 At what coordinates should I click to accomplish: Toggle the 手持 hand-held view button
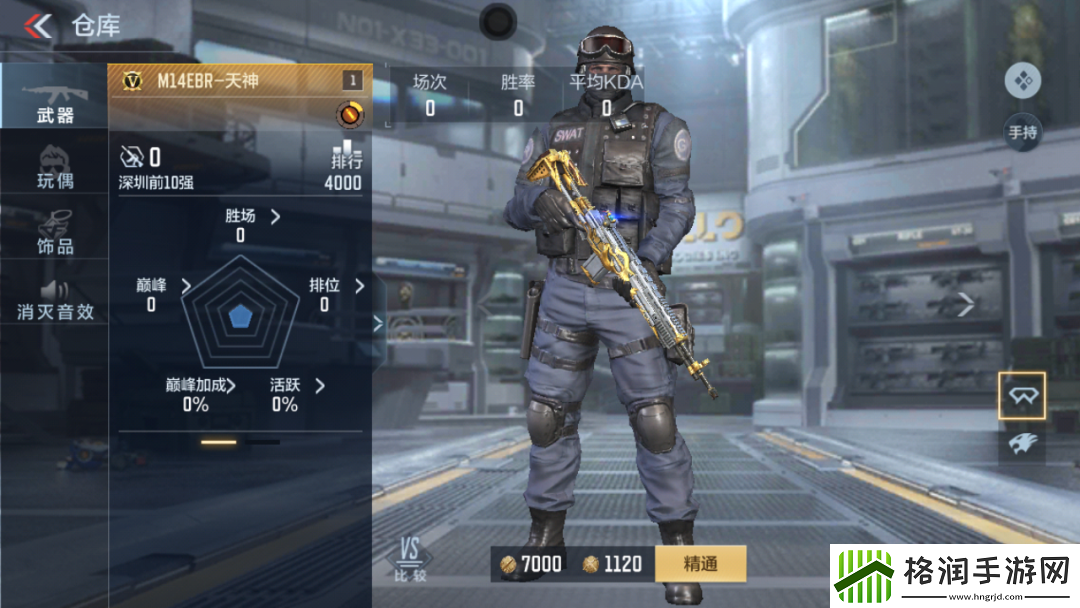pos(1023,132)
